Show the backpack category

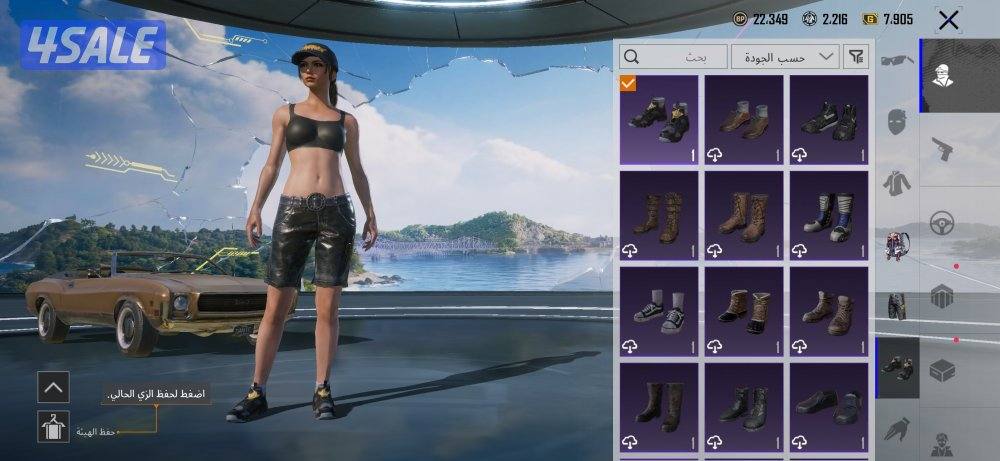pyautogui.click(x=895, y=245)
